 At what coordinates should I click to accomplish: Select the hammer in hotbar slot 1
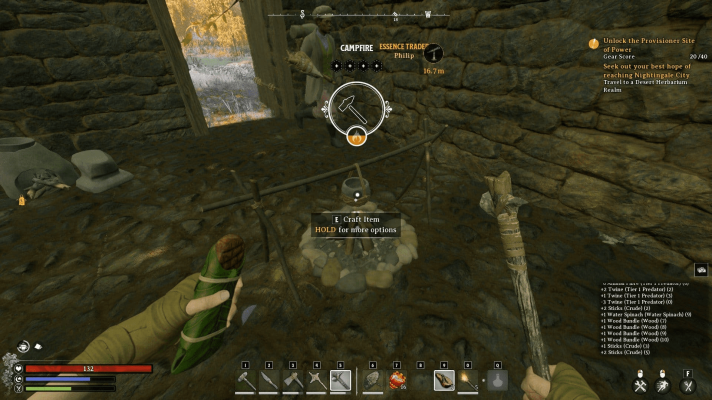click(x=246, y=380)
